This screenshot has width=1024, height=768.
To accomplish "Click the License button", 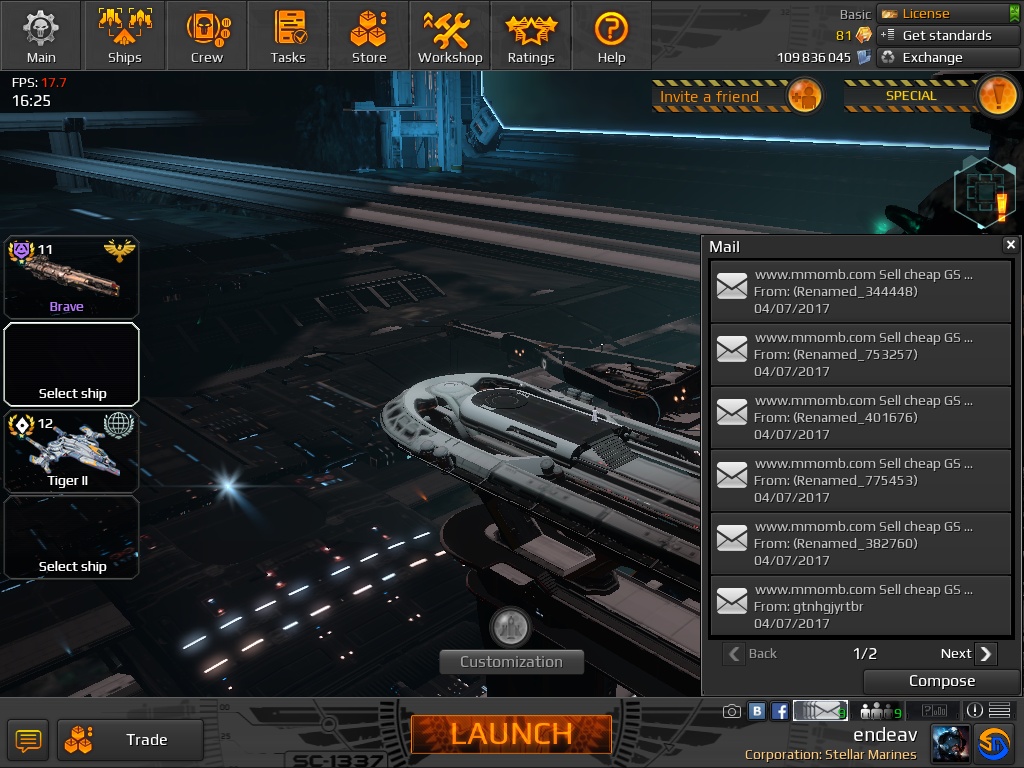I will (x=947, y=13).
